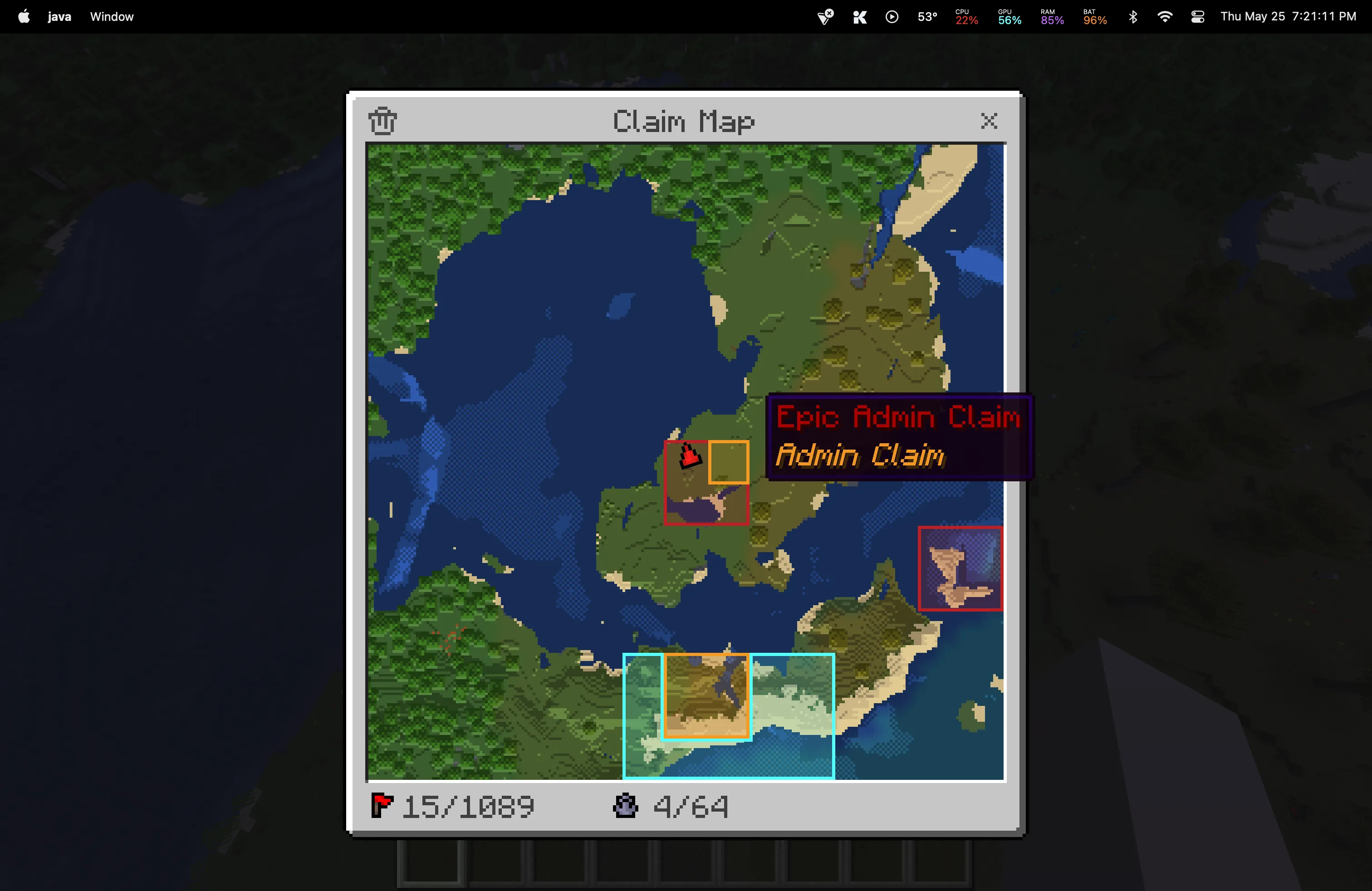Click the Wi-Fi icon in the menu bar
The width and height of the screenshot is (1372, 891).
coord(1165,16)
